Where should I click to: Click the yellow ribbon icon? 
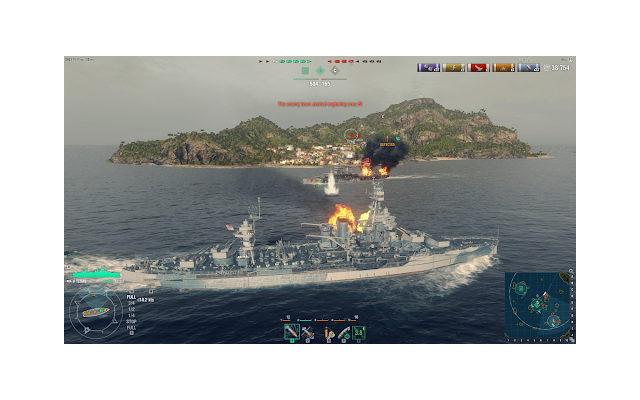click(453, 68)
